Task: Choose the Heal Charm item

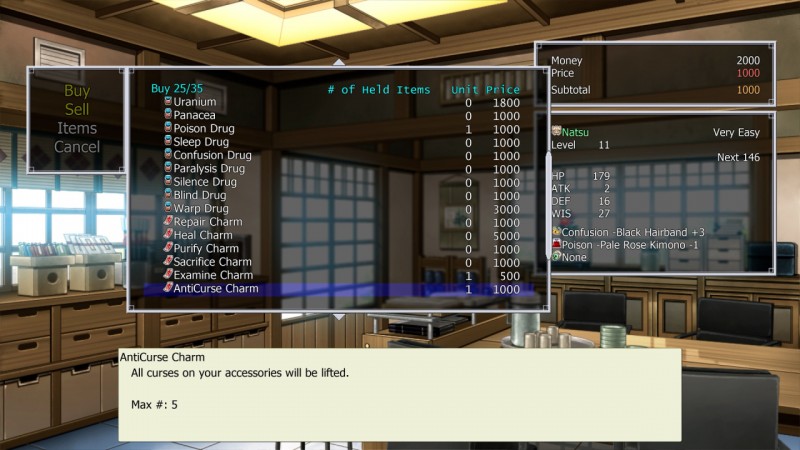Action: pyautogui.click(x=203, y=235)
